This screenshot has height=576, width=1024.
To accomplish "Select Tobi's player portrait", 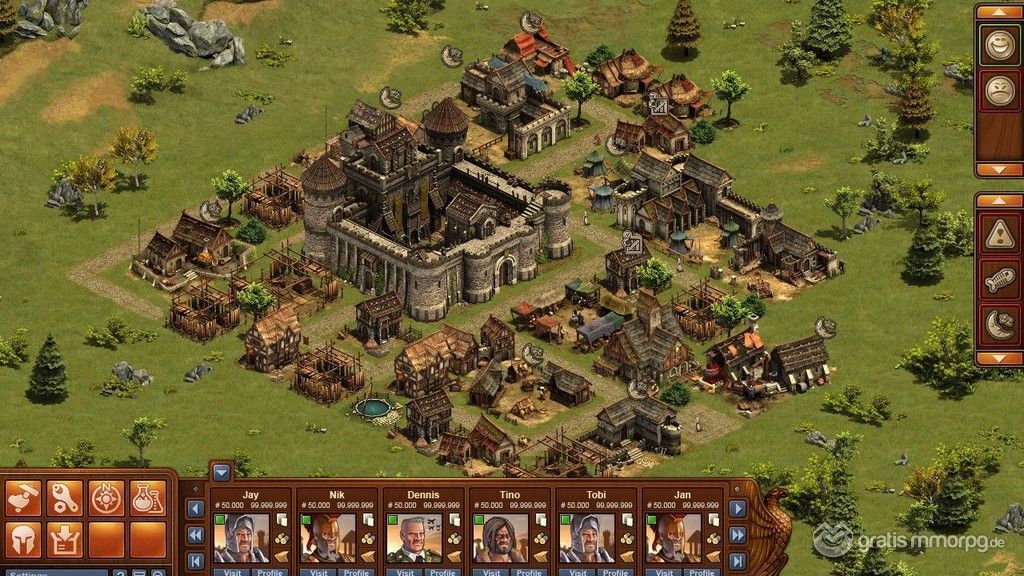I will pos(585,538).
